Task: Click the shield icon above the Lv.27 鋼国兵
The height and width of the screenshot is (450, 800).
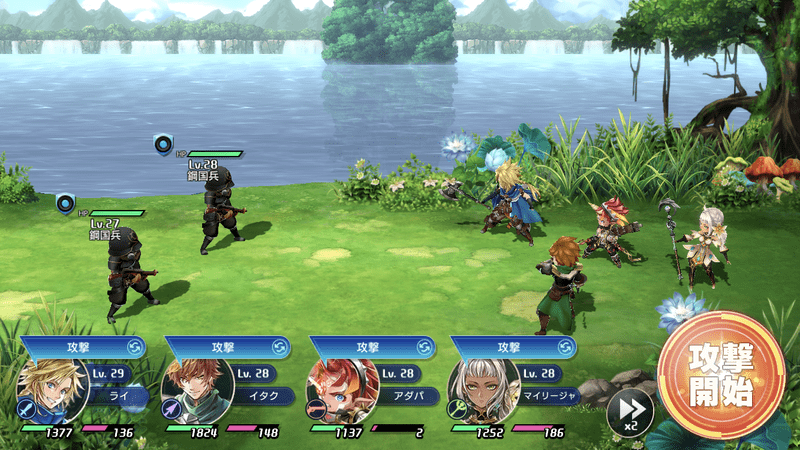Action: click(66, 203)
